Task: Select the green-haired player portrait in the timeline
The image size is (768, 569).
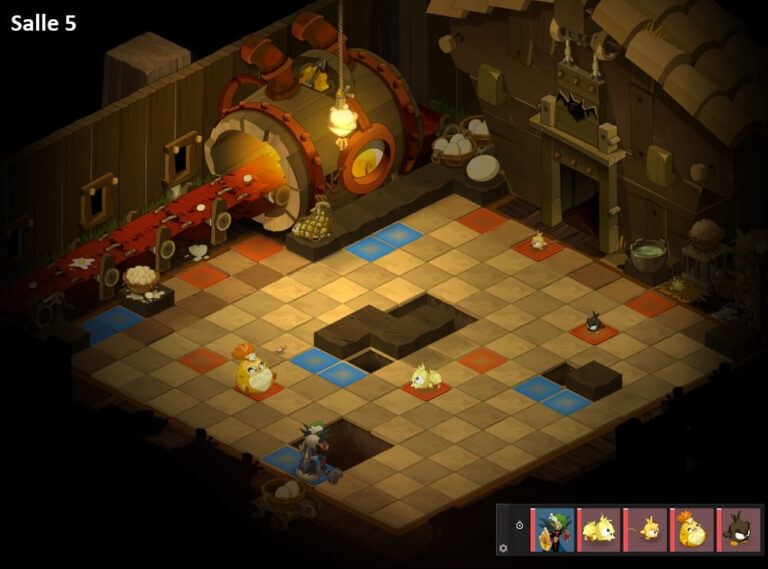Action: pos(554,529)
